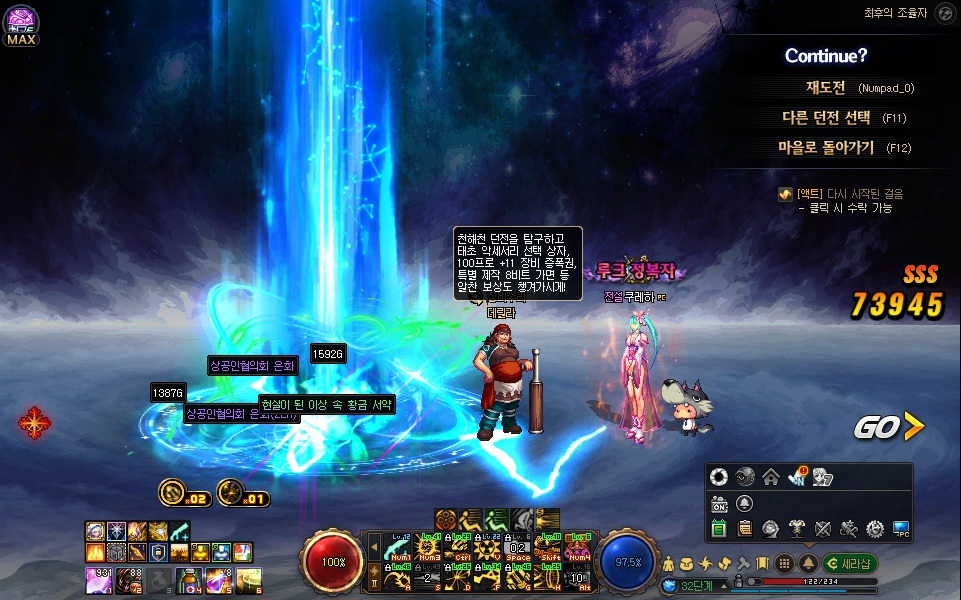
Task: Select 다른 던전 선택 to pick another dungeon
Action: pyautogui.click(x=826, y=117)
